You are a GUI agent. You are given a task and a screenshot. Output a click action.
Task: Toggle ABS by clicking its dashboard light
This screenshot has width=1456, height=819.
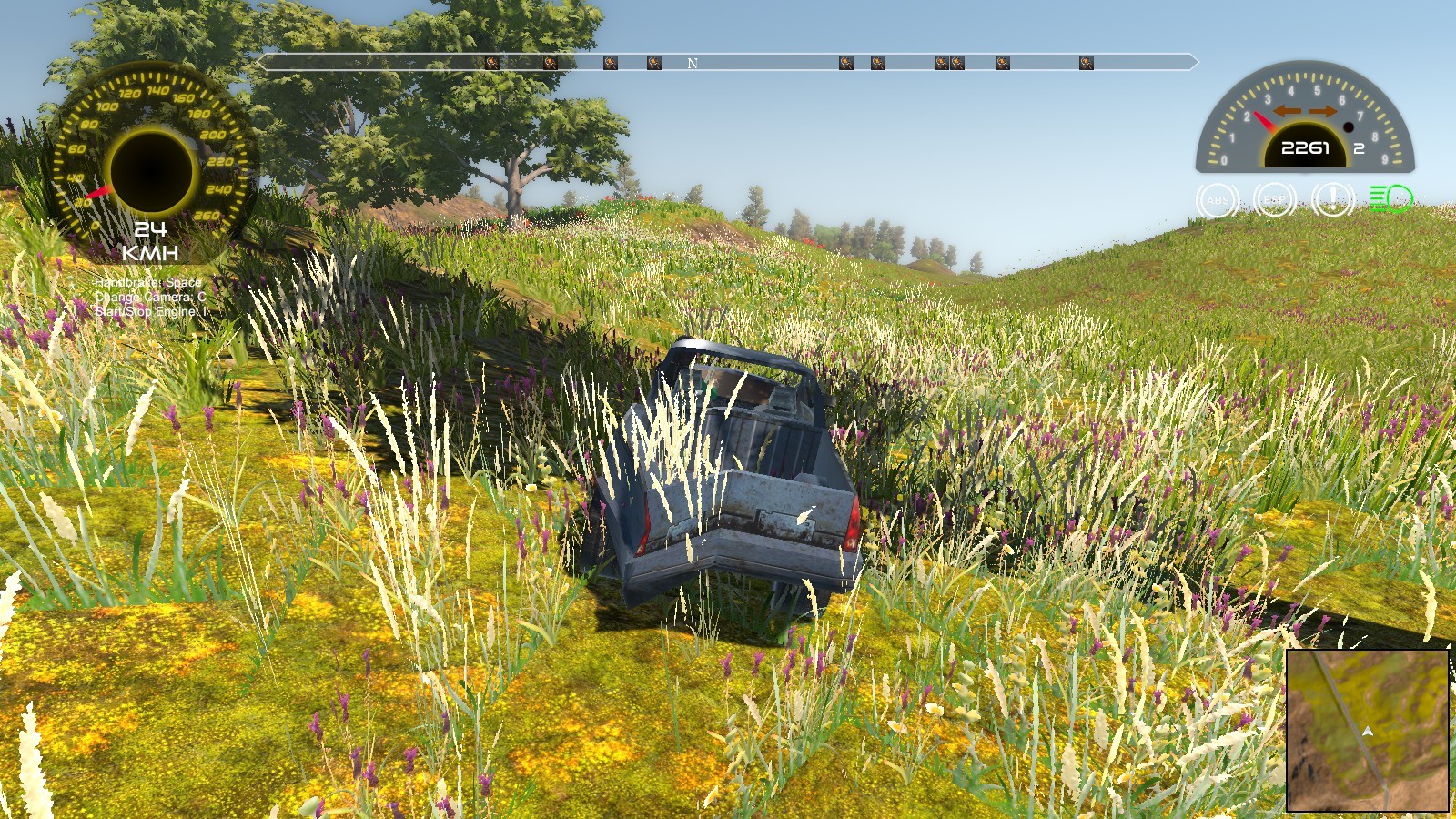[x=1219, y=198]
